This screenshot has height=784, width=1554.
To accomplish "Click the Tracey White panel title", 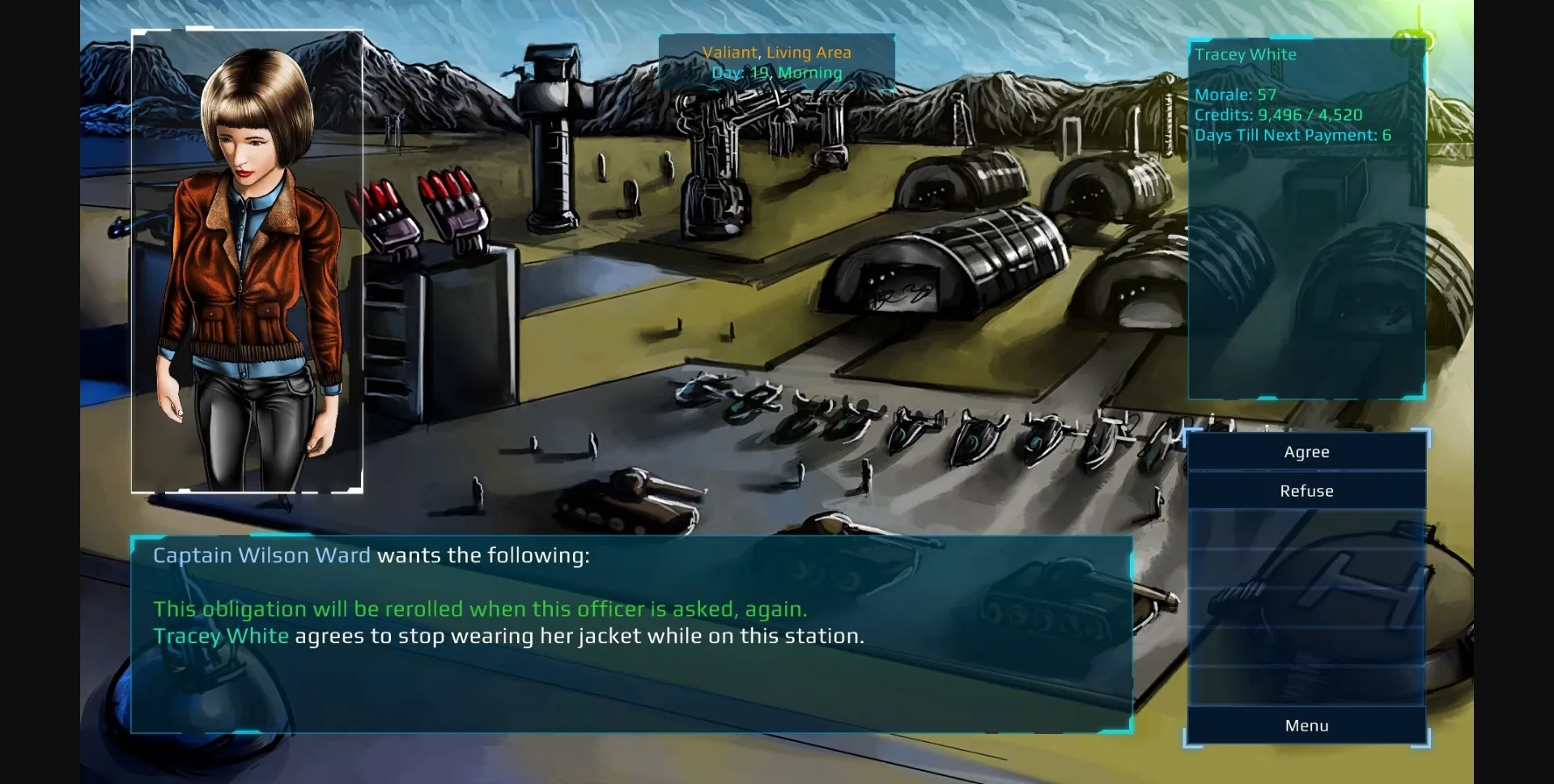I will [1244, 54].
